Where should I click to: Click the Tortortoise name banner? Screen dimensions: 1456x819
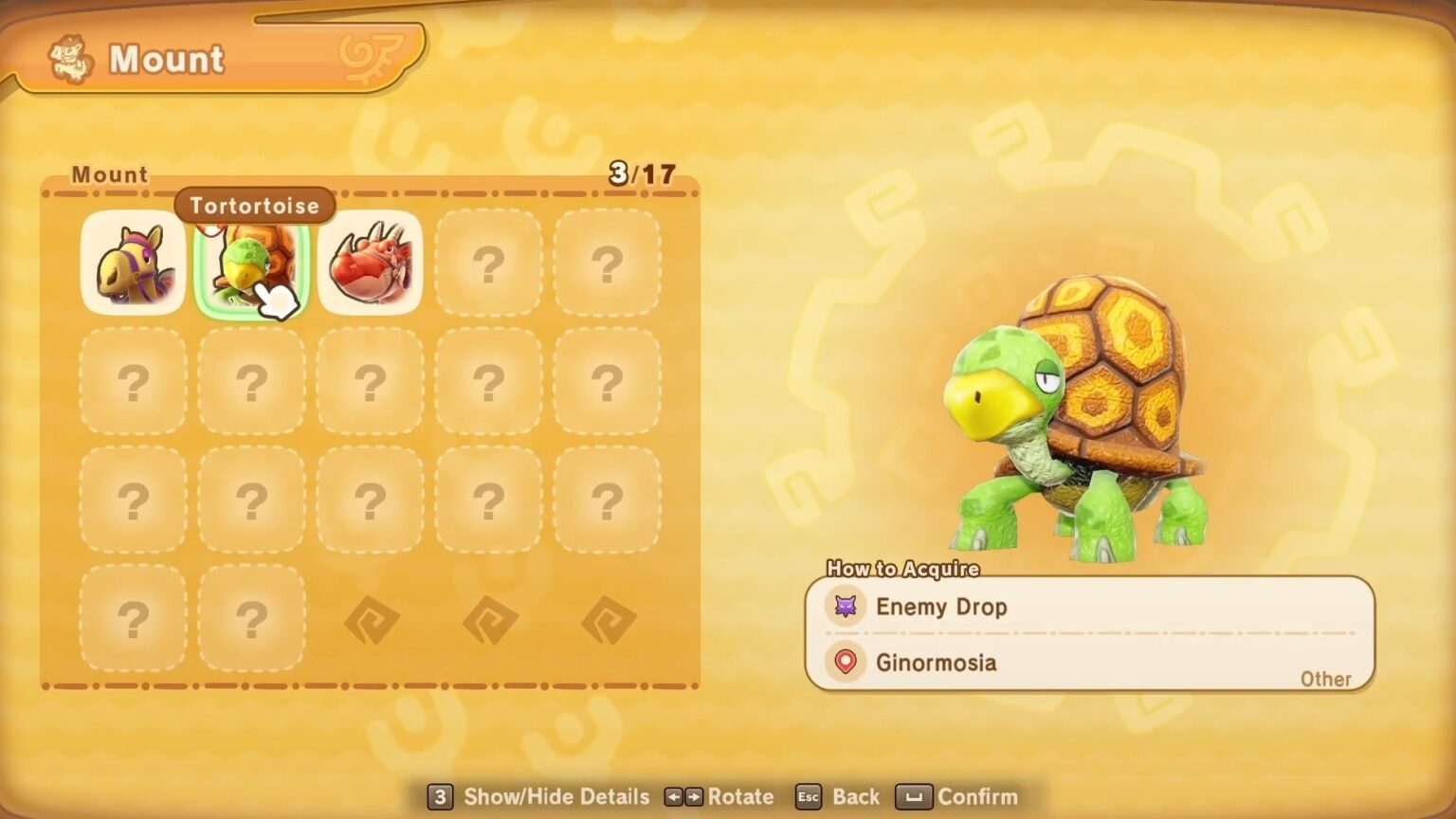pos(253,206)
